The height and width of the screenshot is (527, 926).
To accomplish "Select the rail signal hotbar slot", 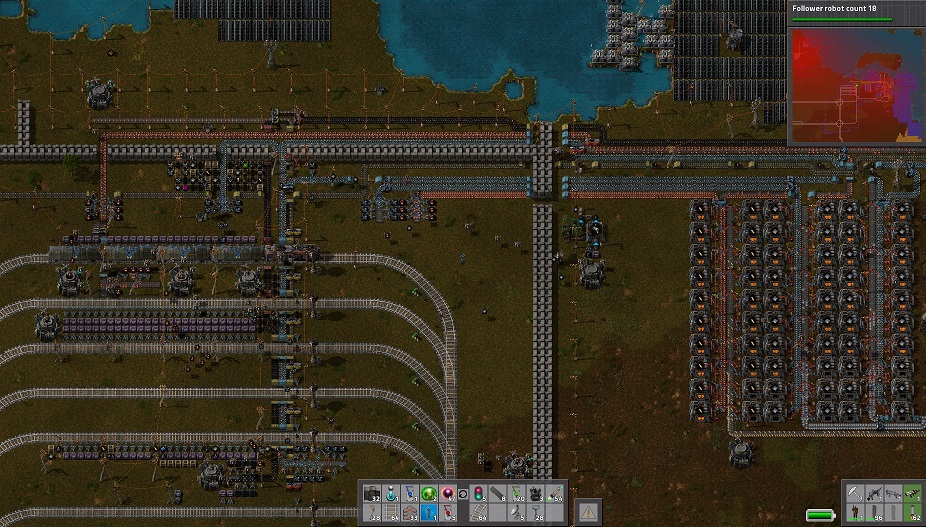I will [479, 493].
